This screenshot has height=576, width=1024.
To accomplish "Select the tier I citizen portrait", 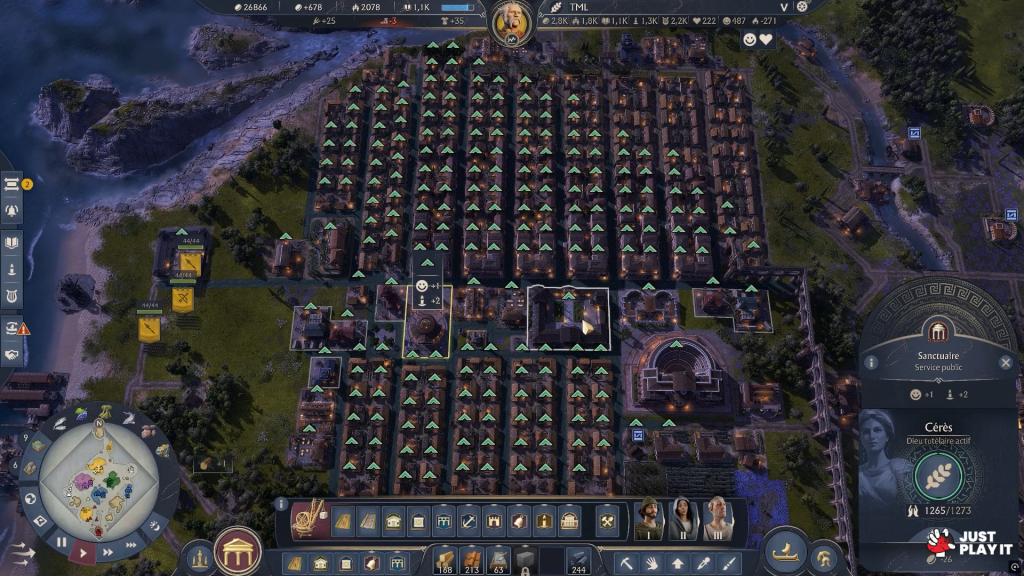I will click(x=648, y=519).
